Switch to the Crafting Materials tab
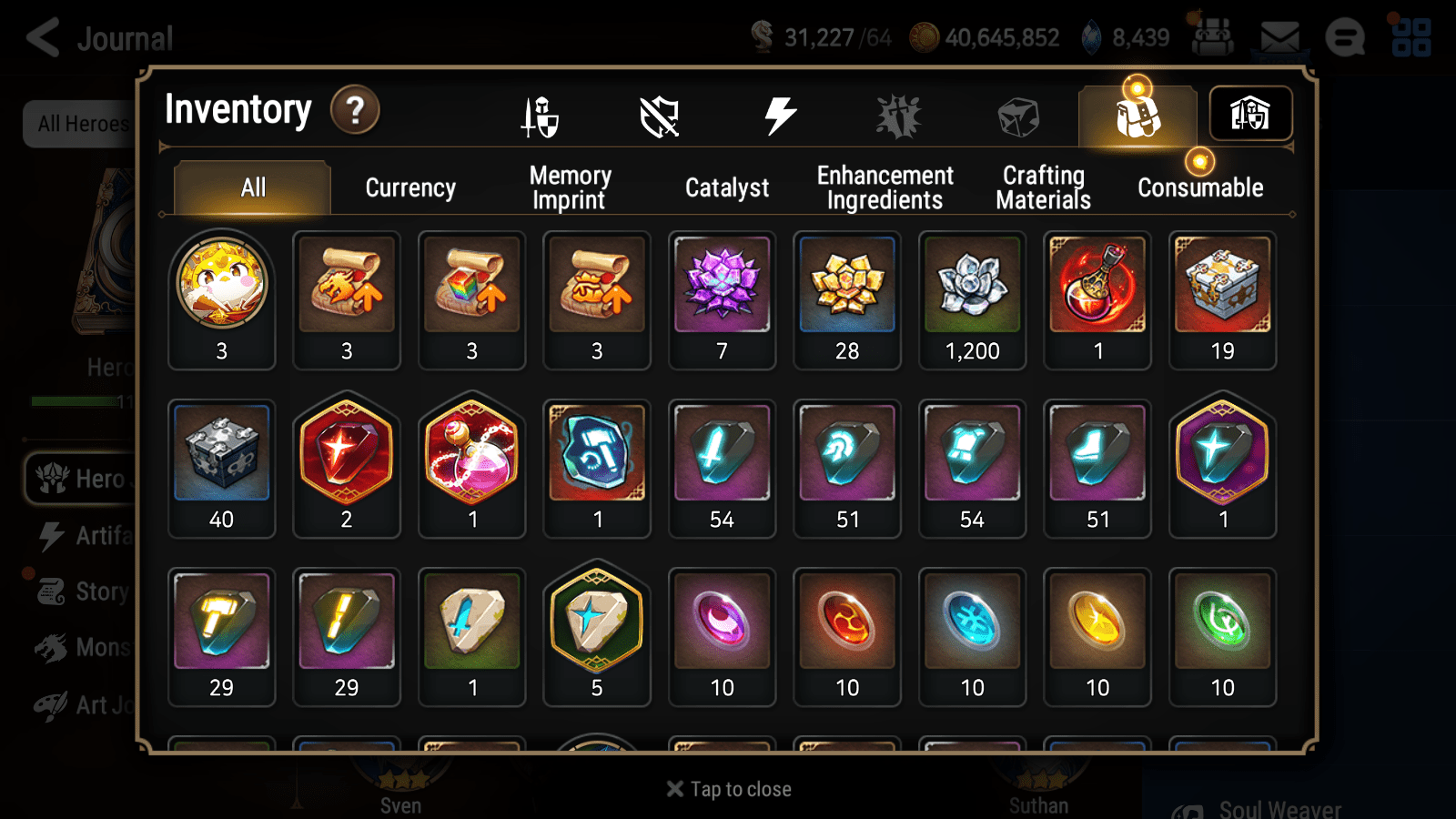Screen dimensions: 1456x819 [1043, 187]
